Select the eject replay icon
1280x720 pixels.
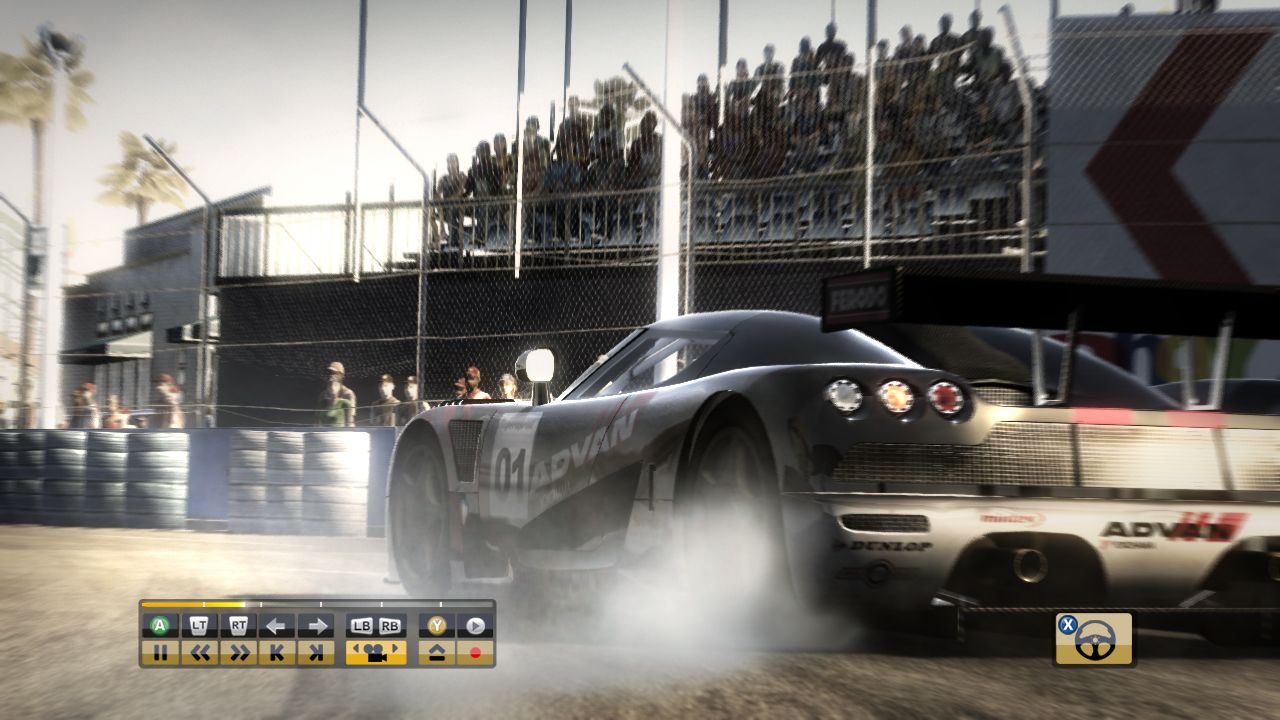(437, 652)
